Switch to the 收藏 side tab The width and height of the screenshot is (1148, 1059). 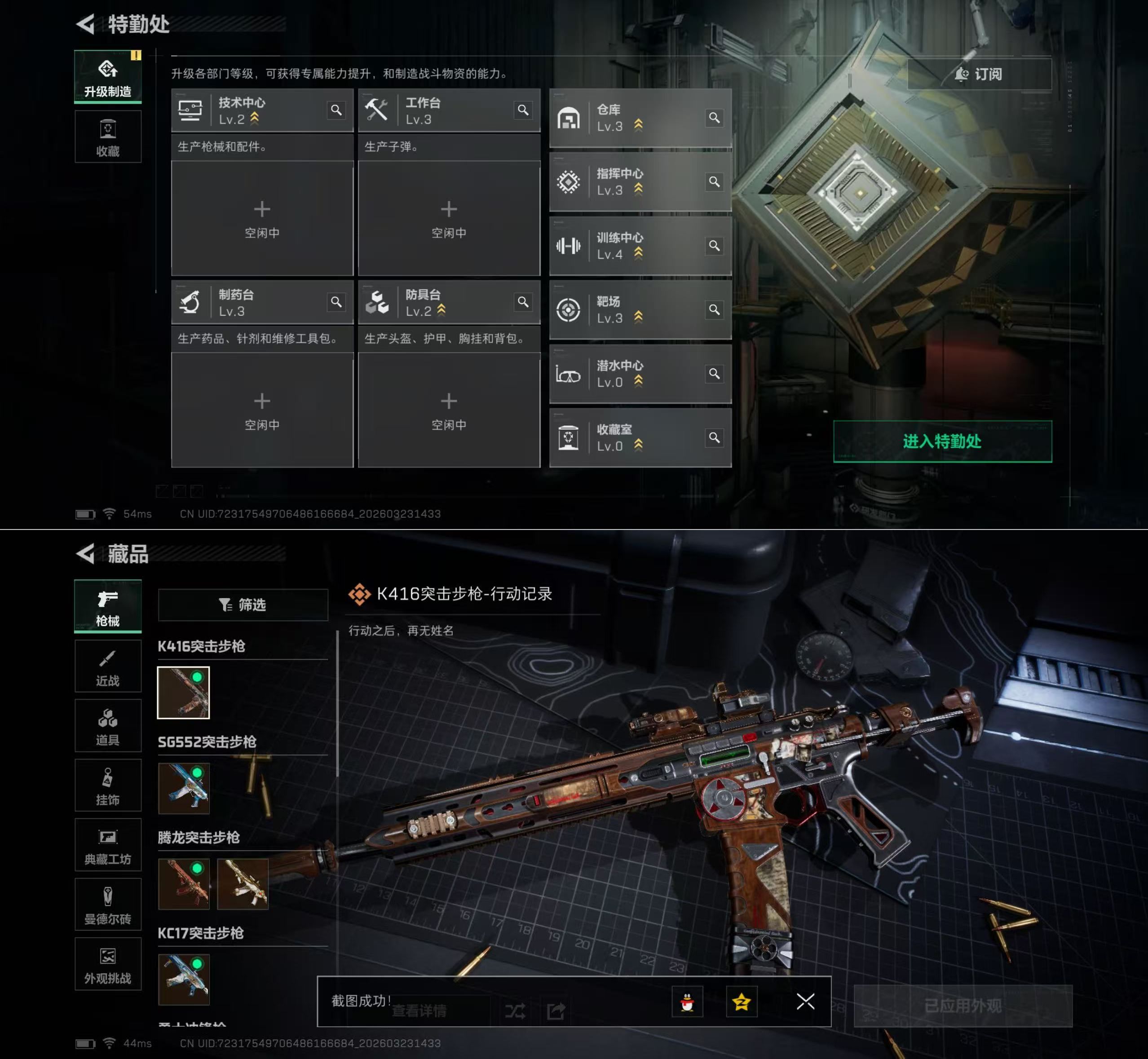(108, 137)
